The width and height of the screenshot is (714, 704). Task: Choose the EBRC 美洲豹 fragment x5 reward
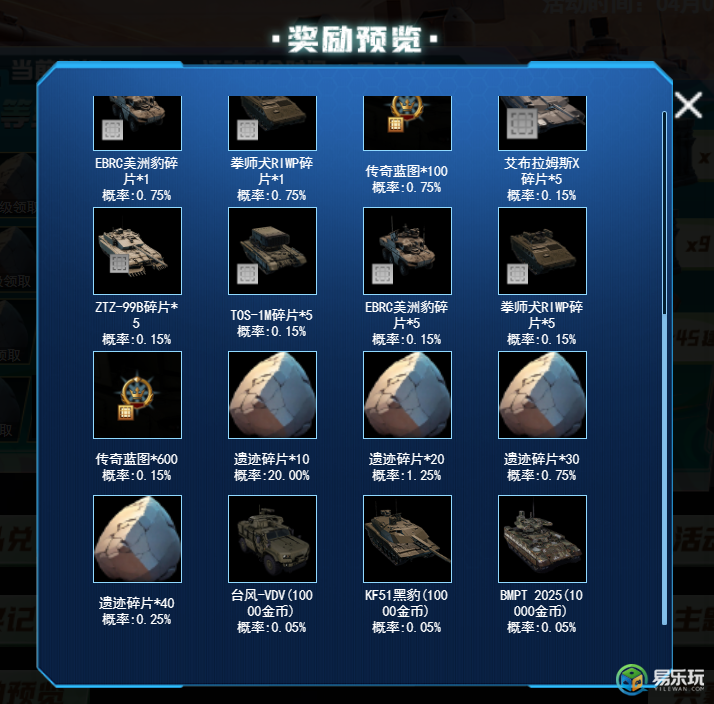coord(407,251)
